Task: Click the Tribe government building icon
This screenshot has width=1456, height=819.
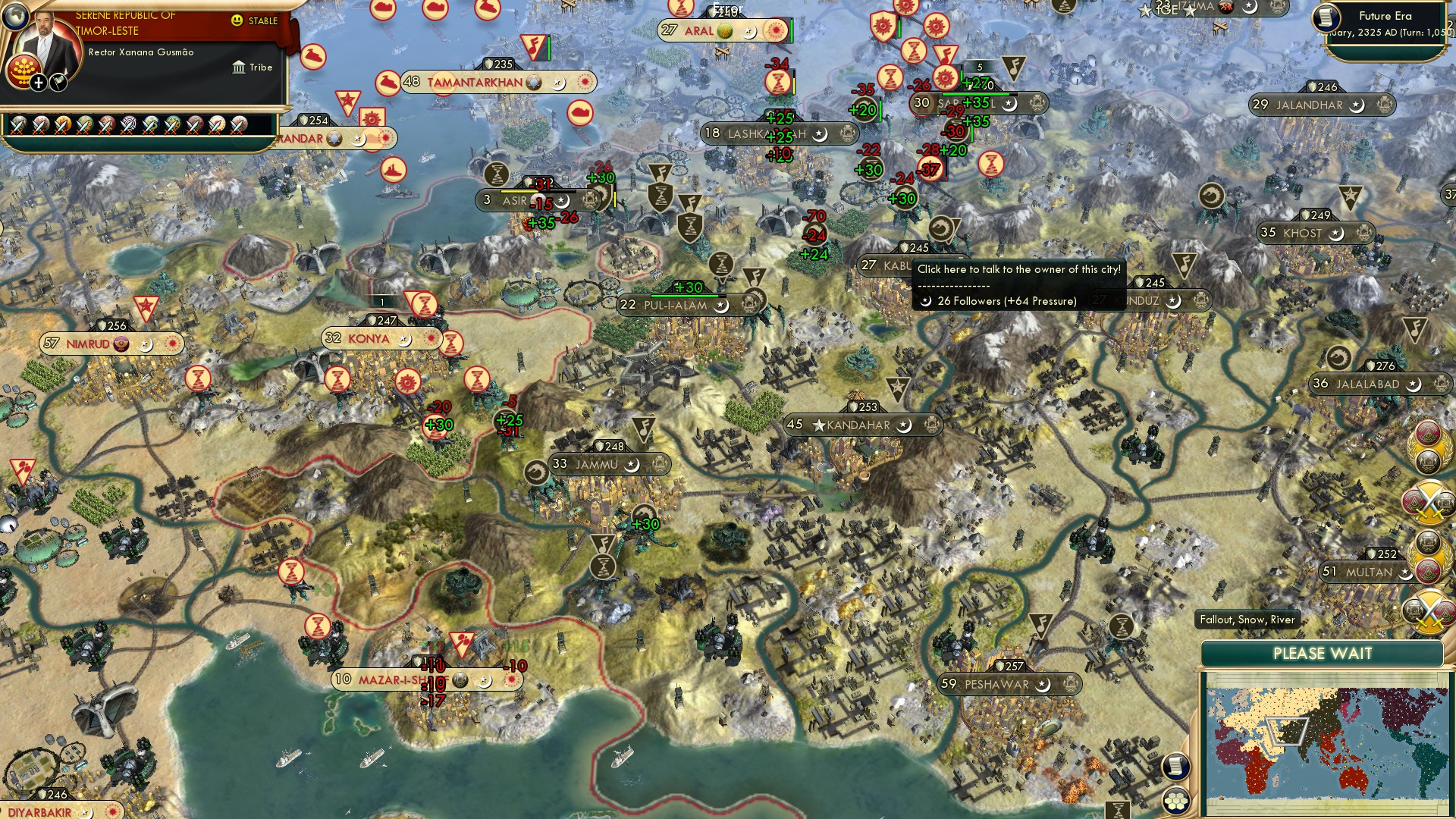Action: point(239,67)
